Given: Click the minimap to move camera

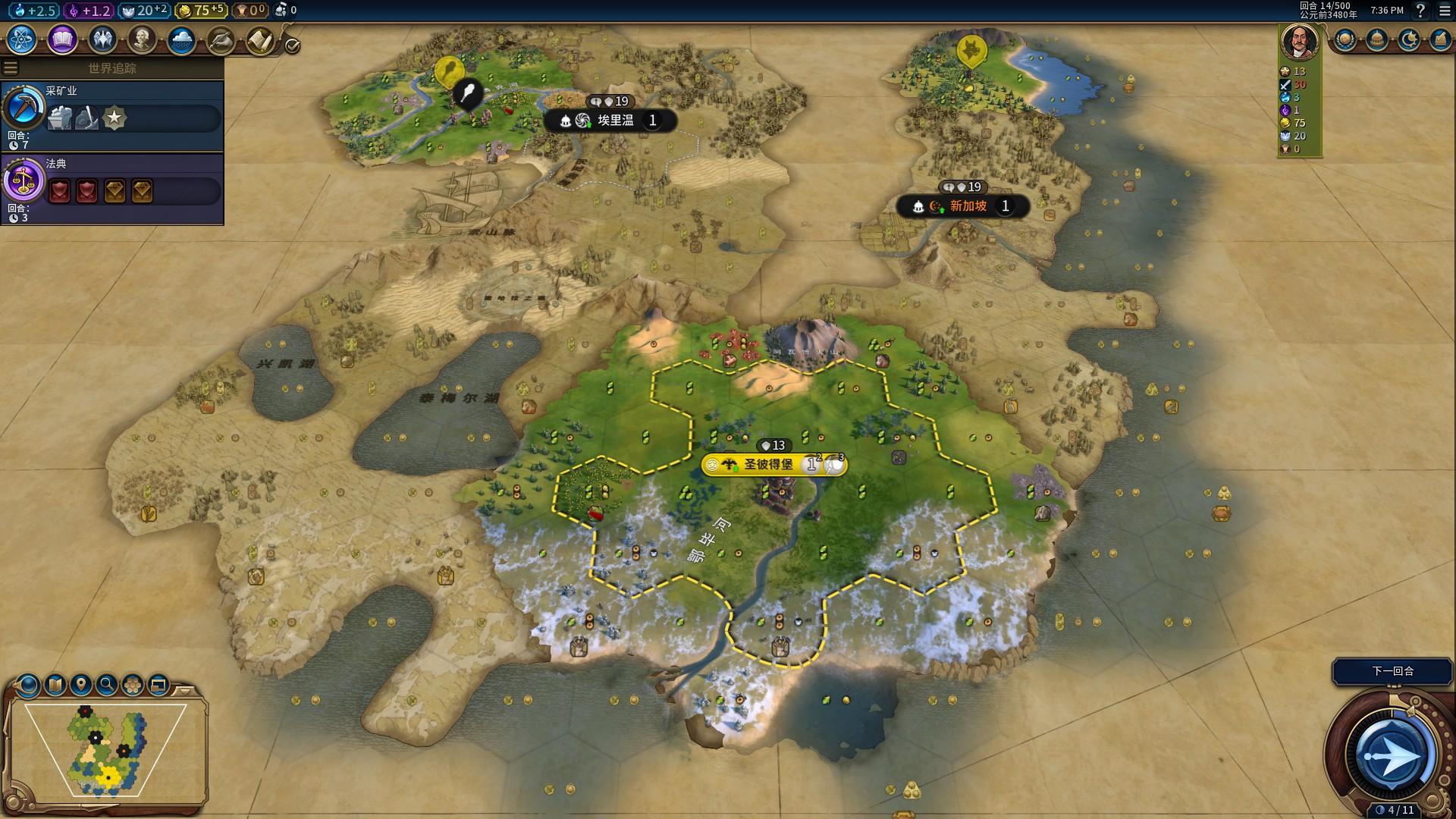Looking at the screenshot, I should tap(106, 751).
